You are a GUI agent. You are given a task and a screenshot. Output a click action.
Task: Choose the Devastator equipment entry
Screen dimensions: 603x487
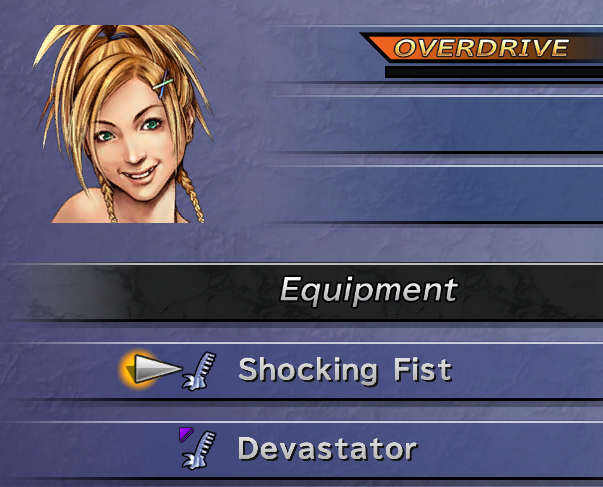(326, 449)
